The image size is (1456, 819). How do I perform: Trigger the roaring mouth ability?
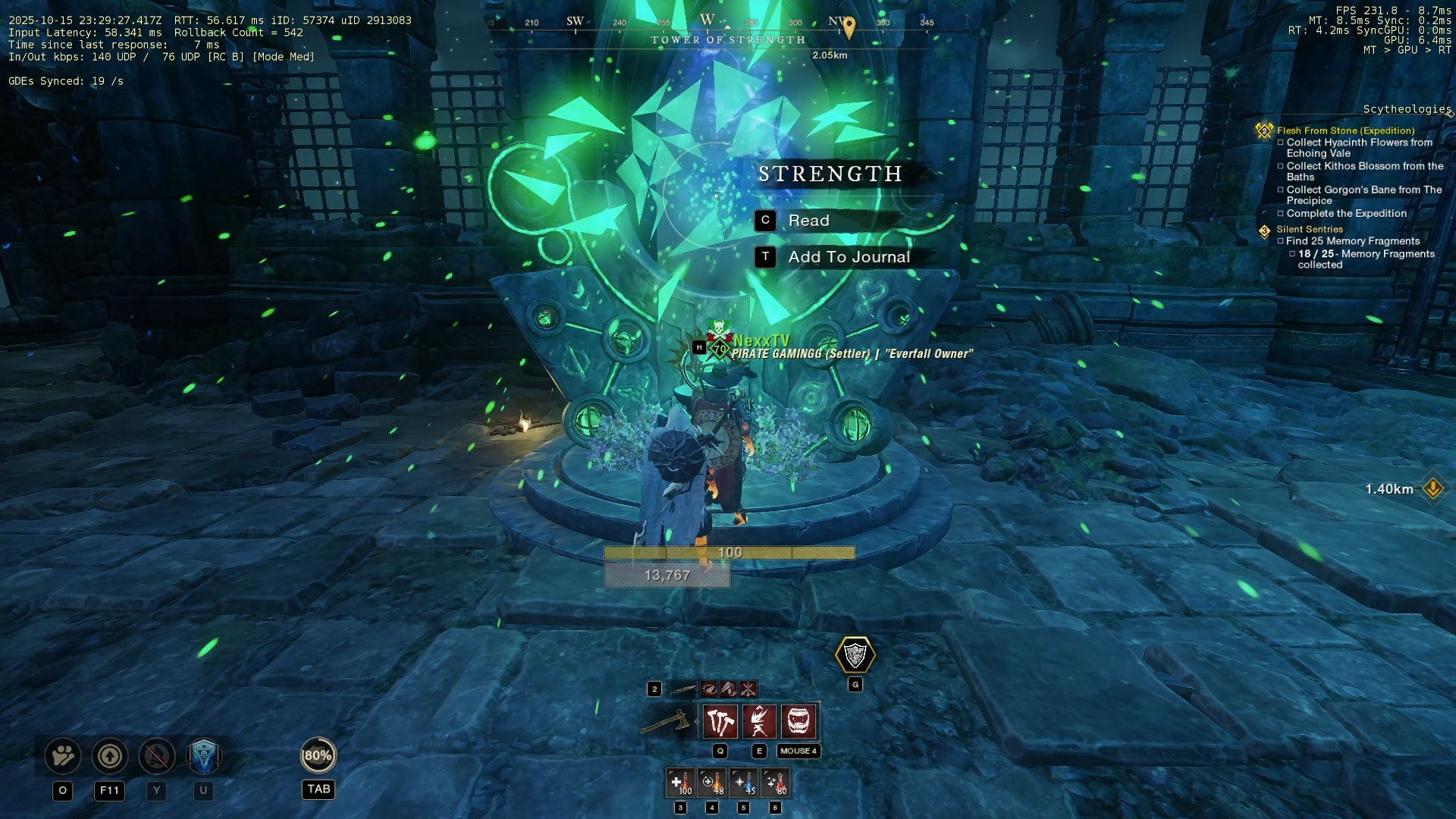tap(799, 721)
